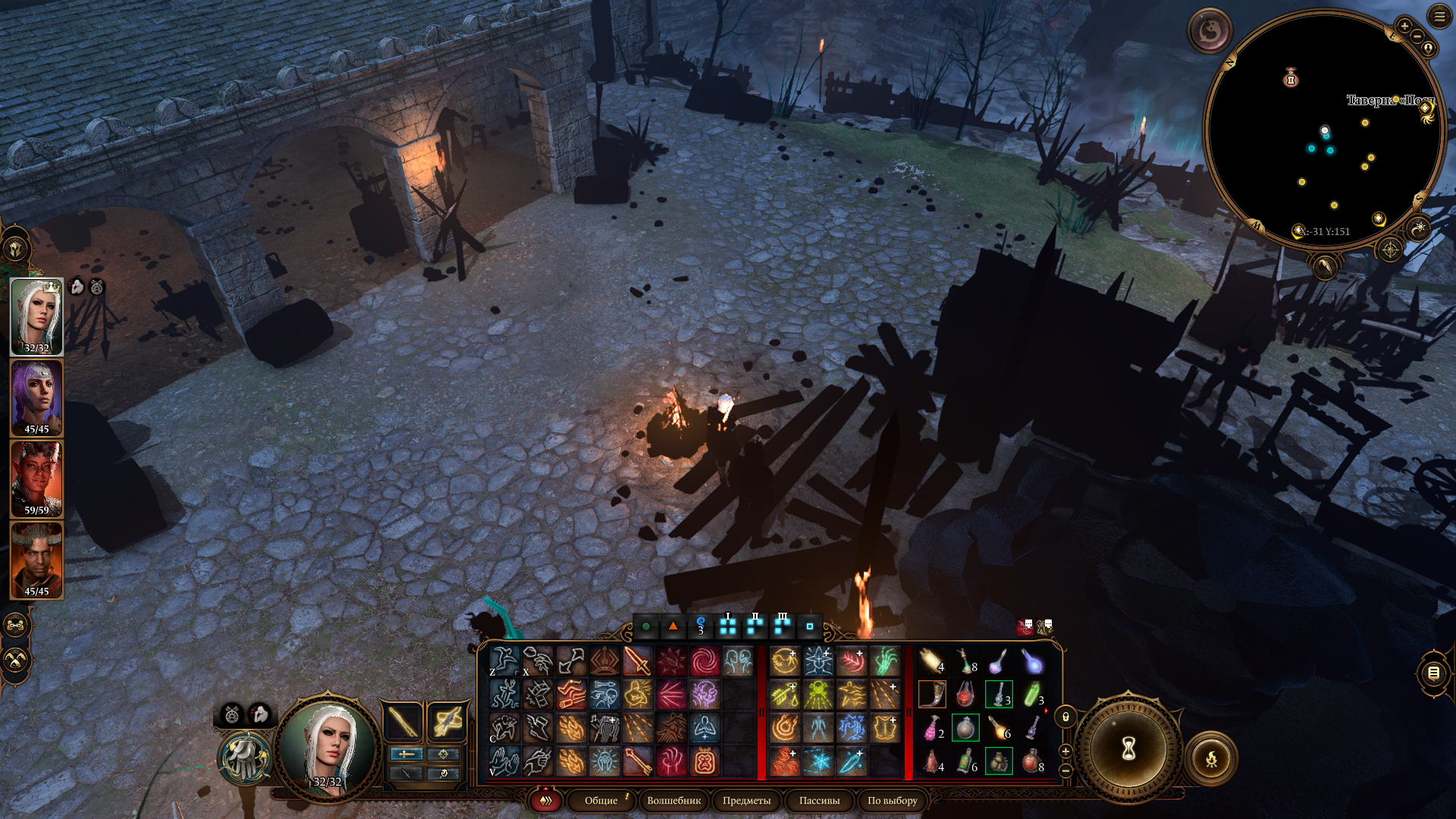Activate the red spiral spell icon
The image size is (1456, 819).
[704, 661]
